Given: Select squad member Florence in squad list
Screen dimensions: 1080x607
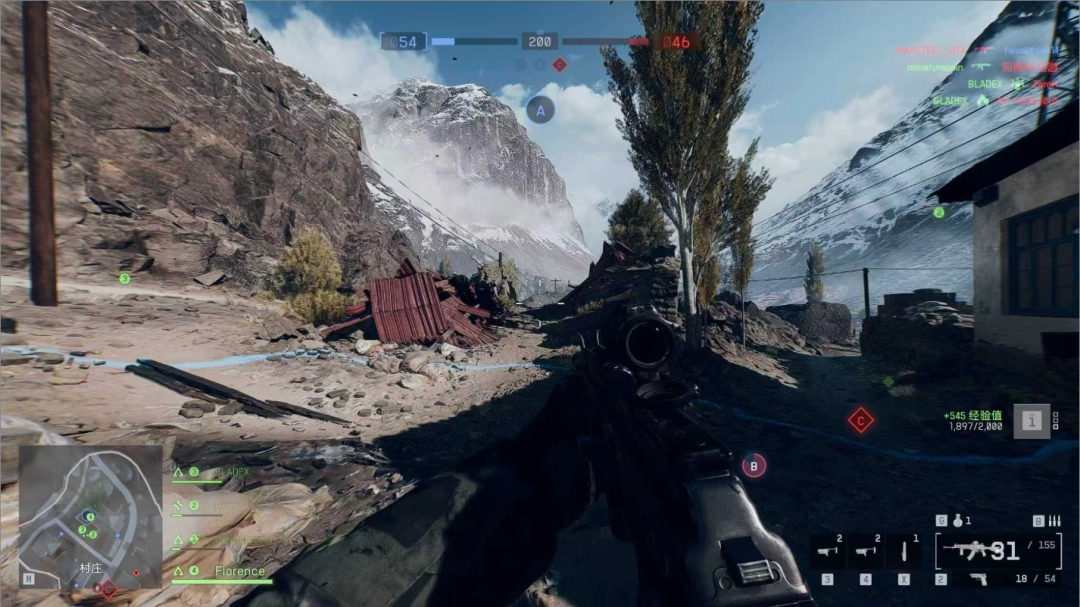Looking at the screenshot, I should pyautogui.click(x=239, y=572).
